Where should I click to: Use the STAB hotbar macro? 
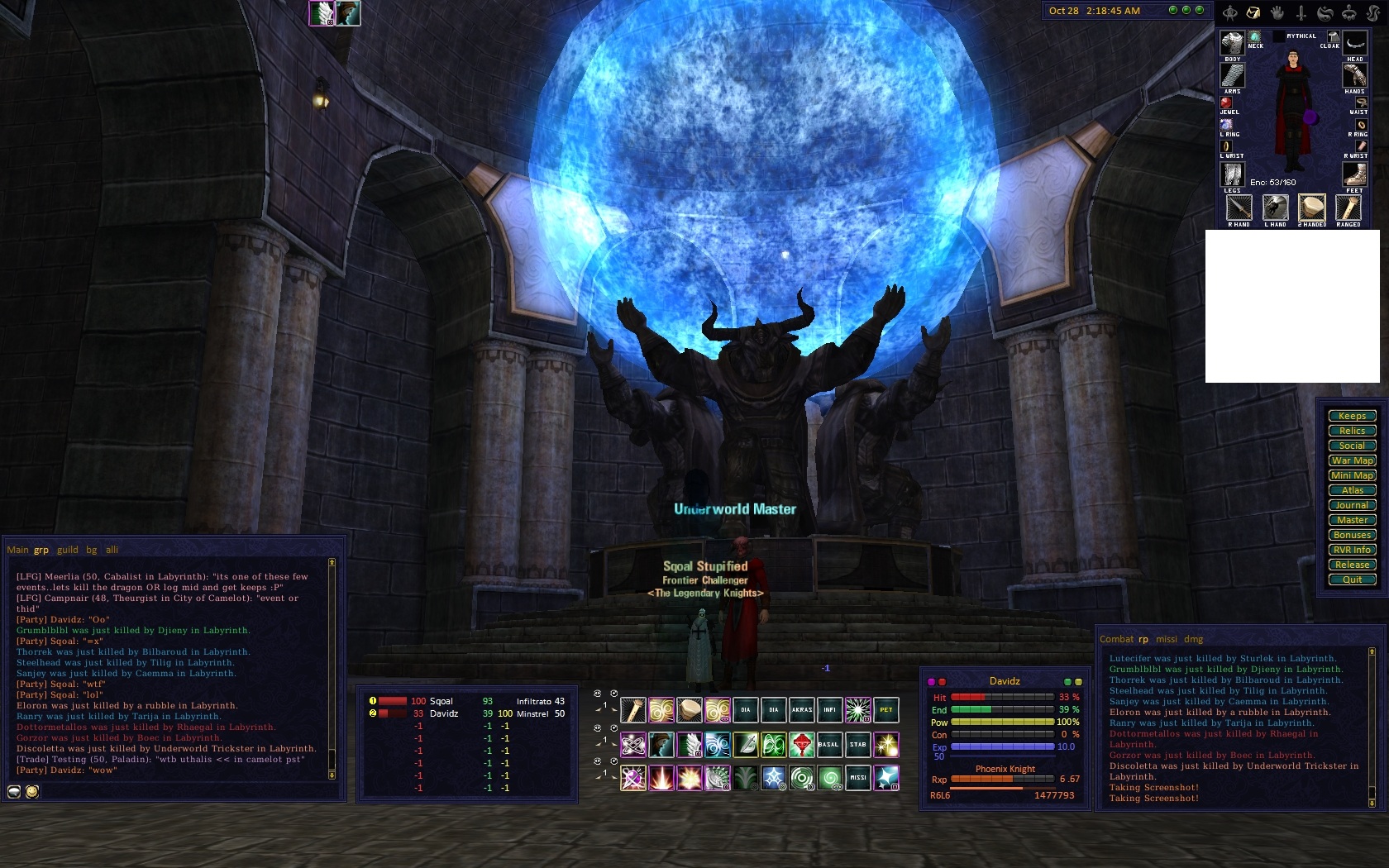coord(857,745)
